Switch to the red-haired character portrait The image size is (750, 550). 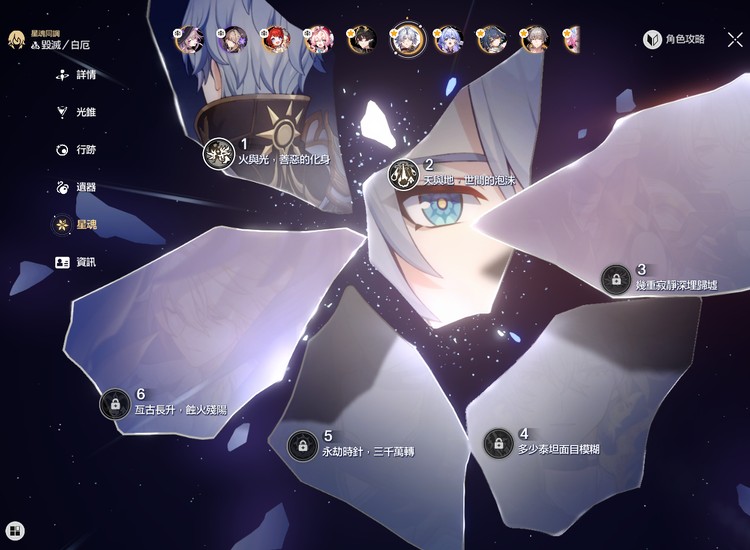276,39
